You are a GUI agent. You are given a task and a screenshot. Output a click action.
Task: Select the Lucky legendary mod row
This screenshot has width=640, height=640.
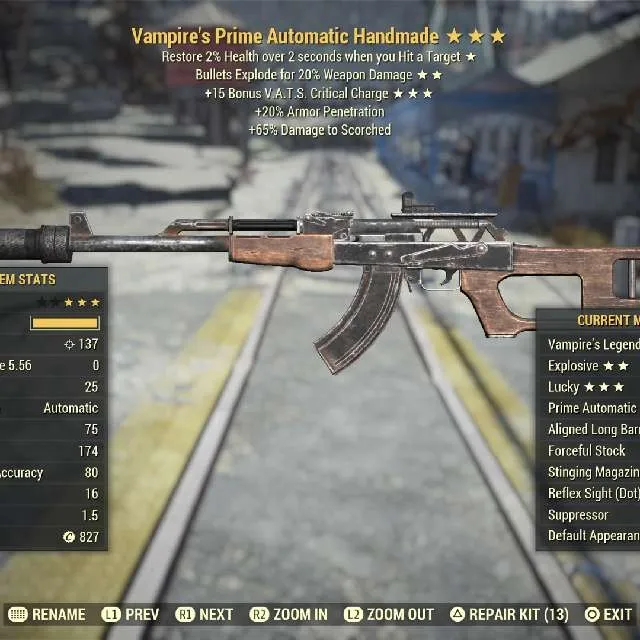tap(586, 387)
